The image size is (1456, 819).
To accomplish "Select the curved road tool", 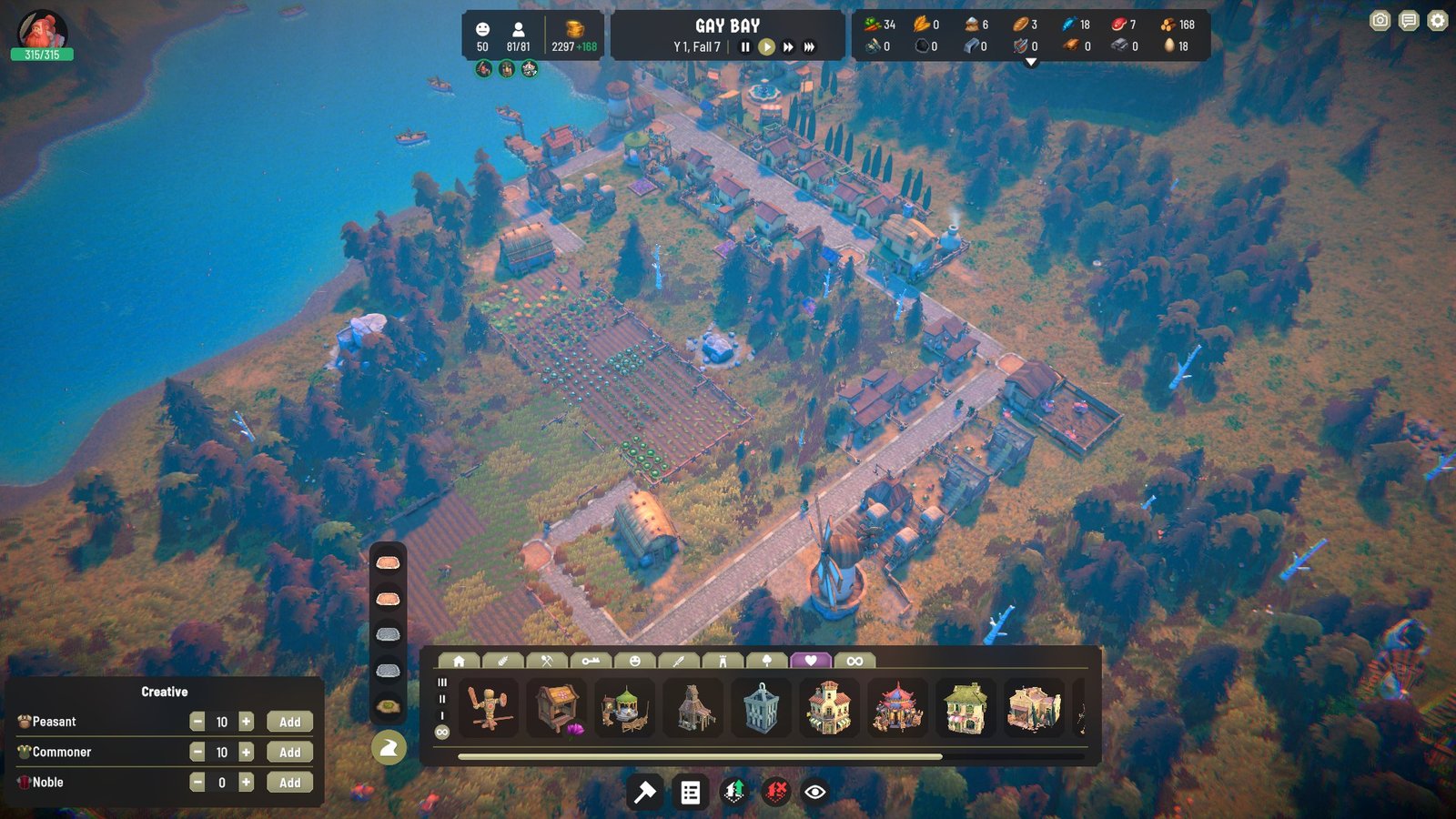I will point(389,748).
